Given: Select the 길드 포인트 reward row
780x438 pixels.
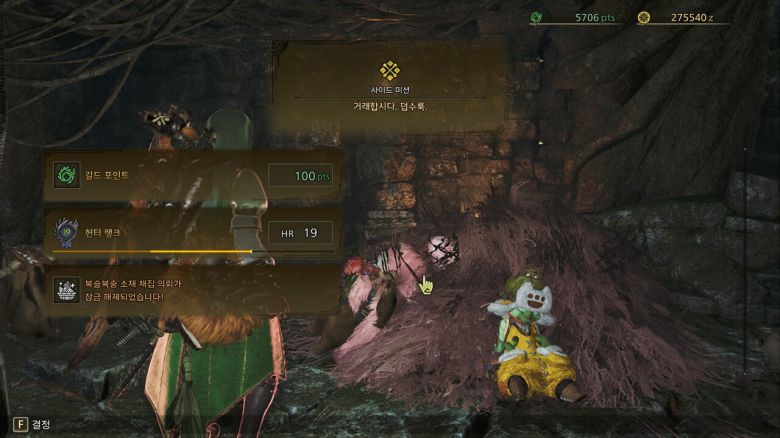Looking at the screenshot, I should click(x=193, y=176).
